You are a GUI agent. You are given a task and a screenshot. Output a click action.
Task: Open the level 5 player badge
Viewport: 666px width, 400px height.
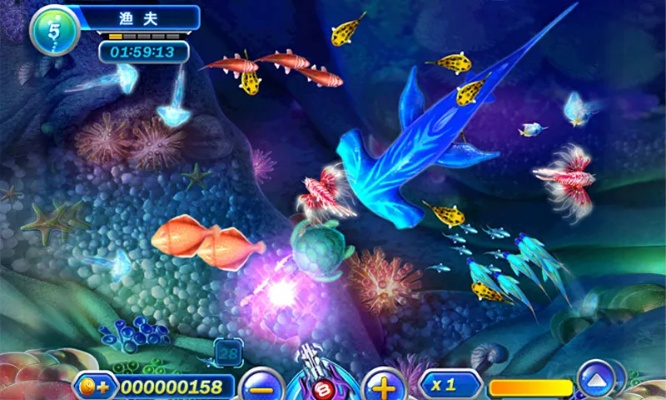coord(54,30)
